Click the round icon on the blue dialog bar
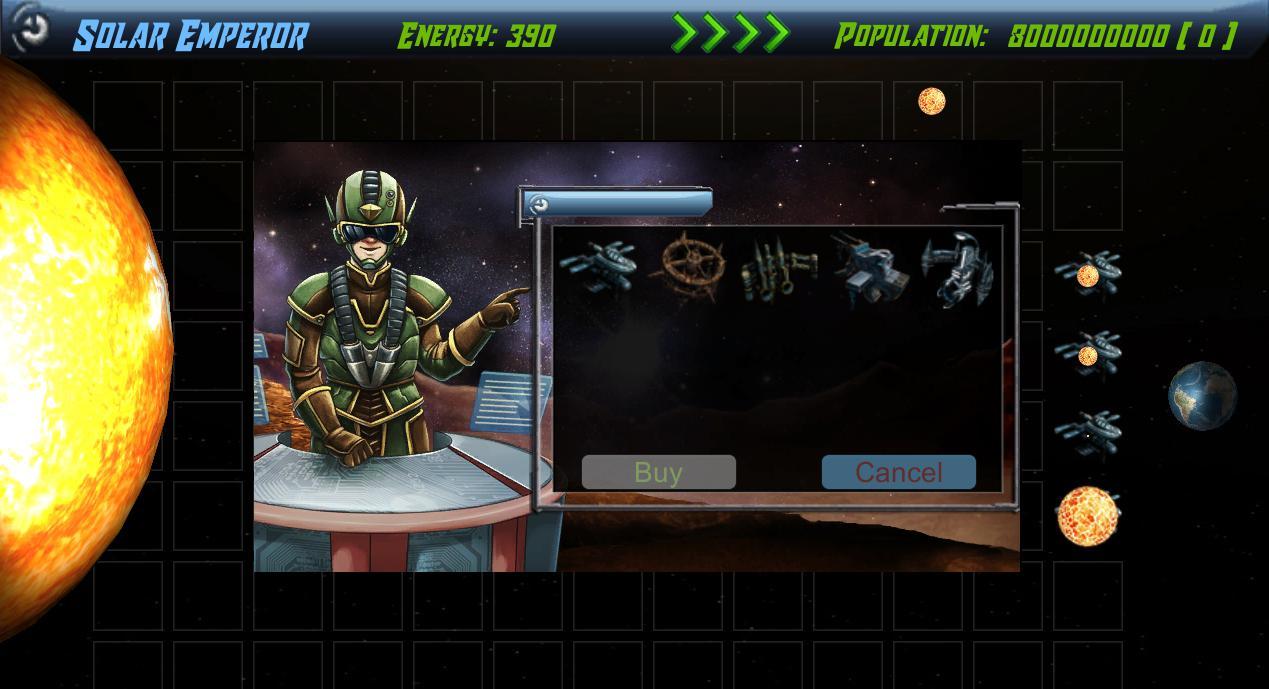Image resolution: width=1269 pixels, height=689 pixels. coord(539,205)
